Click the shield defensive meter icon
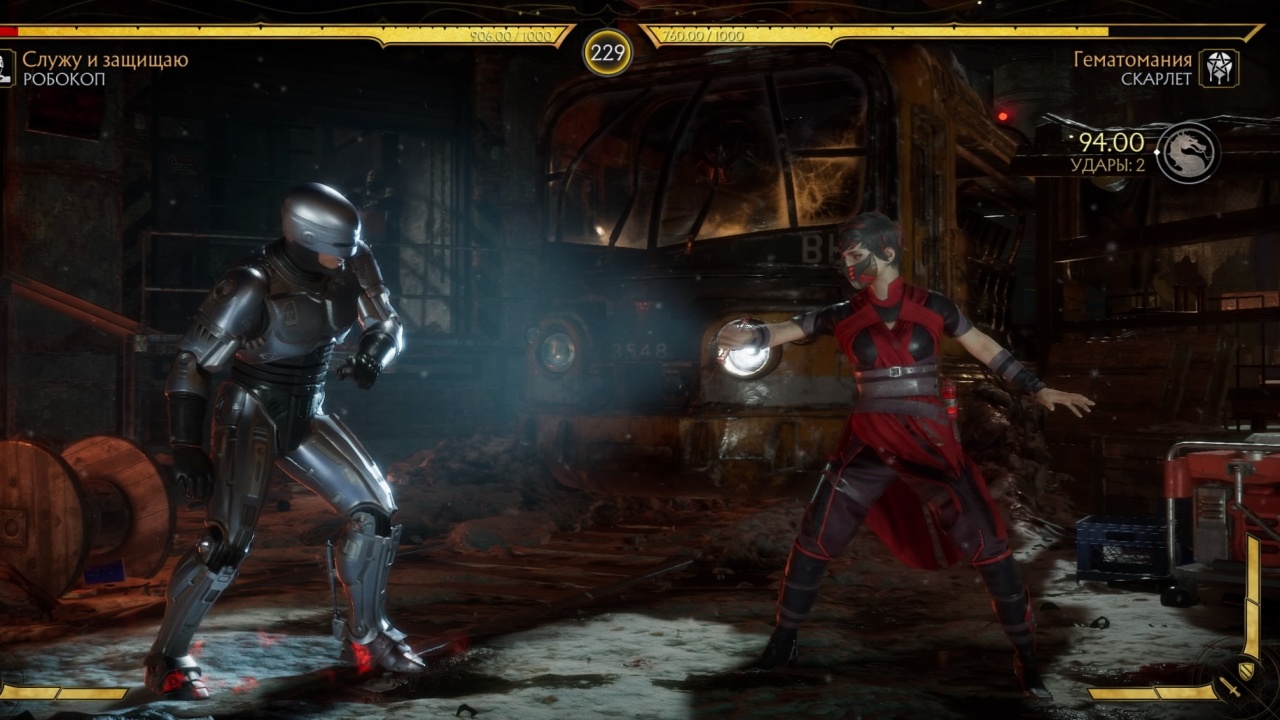 point(1248,668)
